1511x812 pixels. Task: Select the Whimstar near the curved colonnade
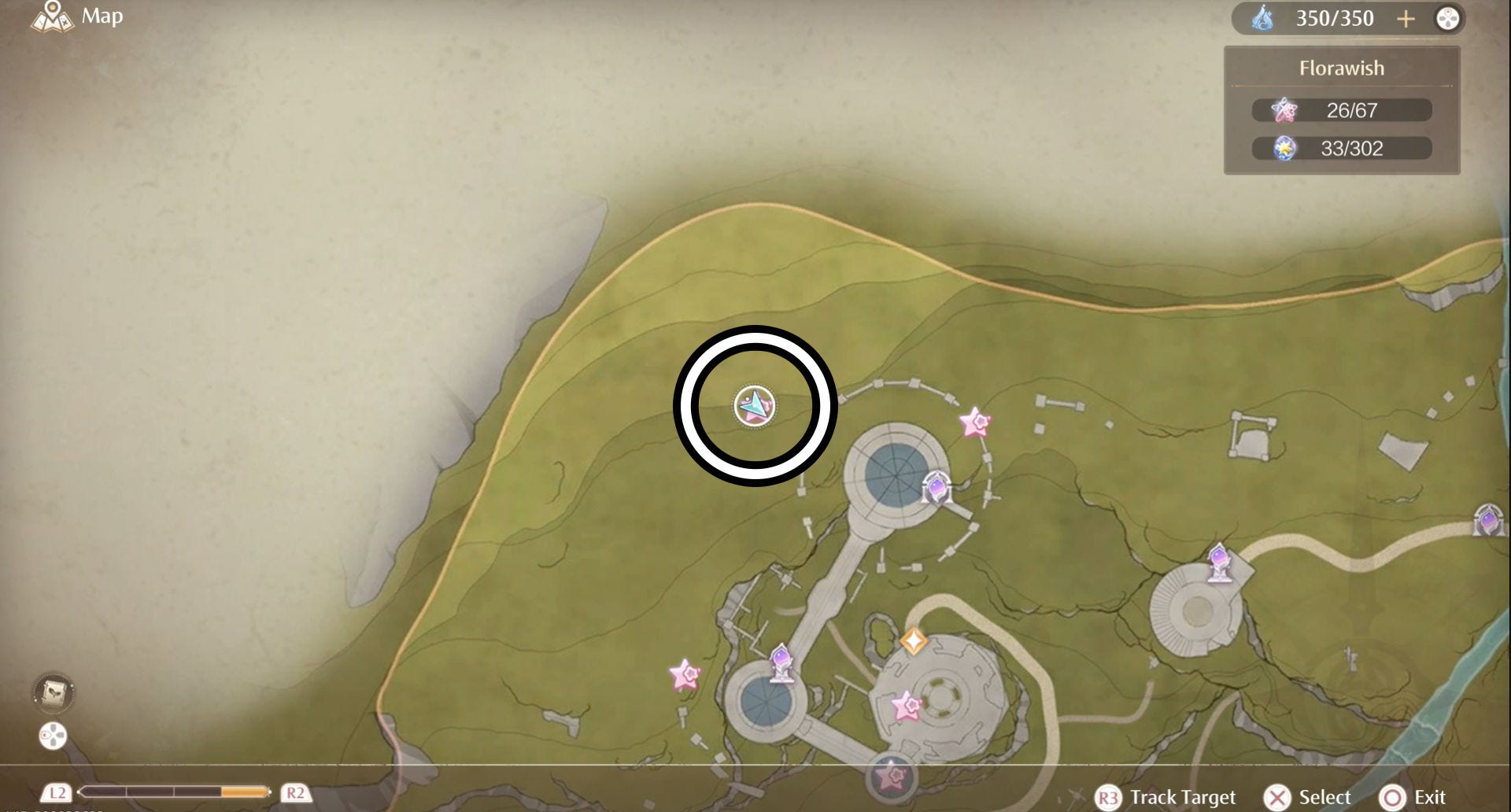click(975, 423)
